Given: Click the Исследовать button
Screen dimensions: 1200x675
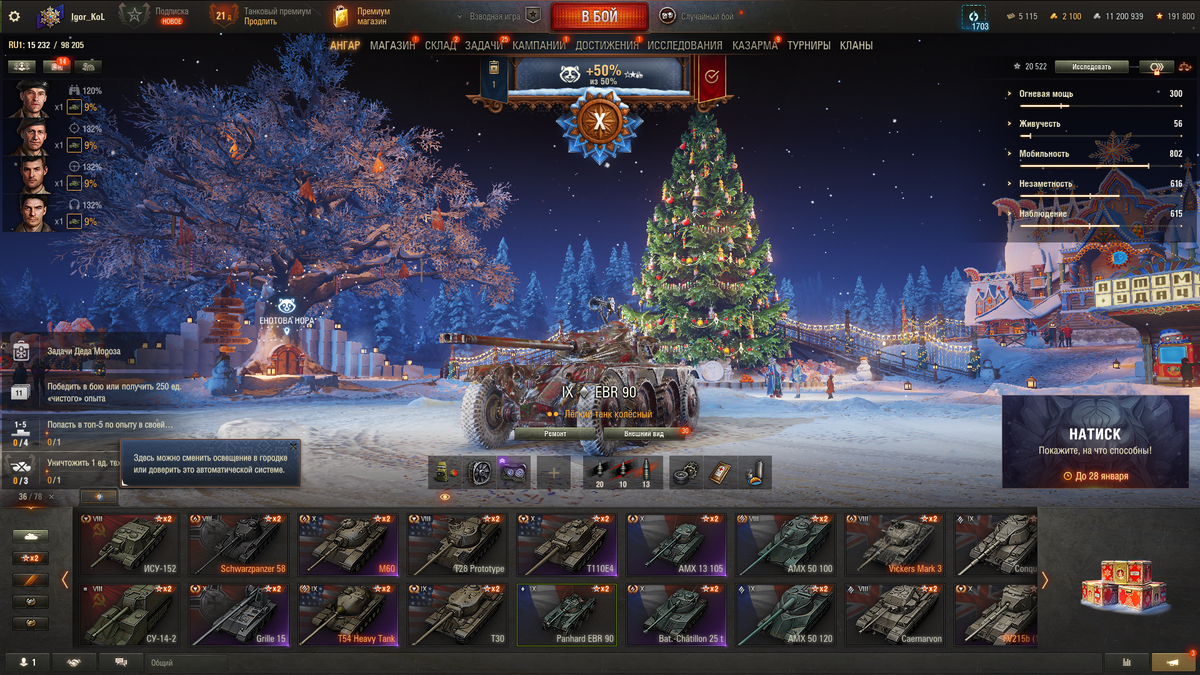Looking at the screenshot, I should (1091, 67).
